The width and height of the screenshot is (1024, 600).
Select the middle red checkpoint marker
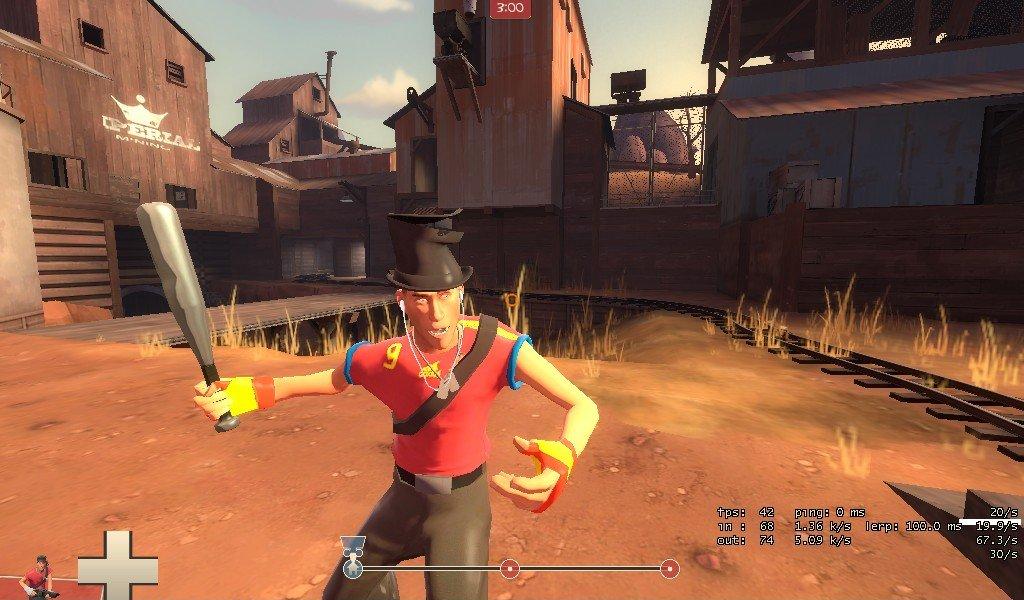coord(510,569)
